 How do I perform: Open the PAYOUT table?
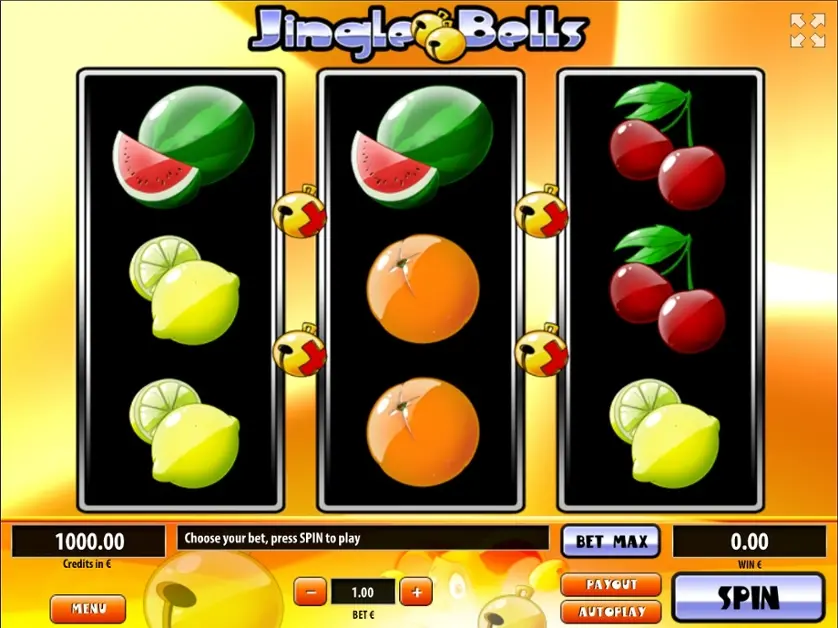coord(611,584)
